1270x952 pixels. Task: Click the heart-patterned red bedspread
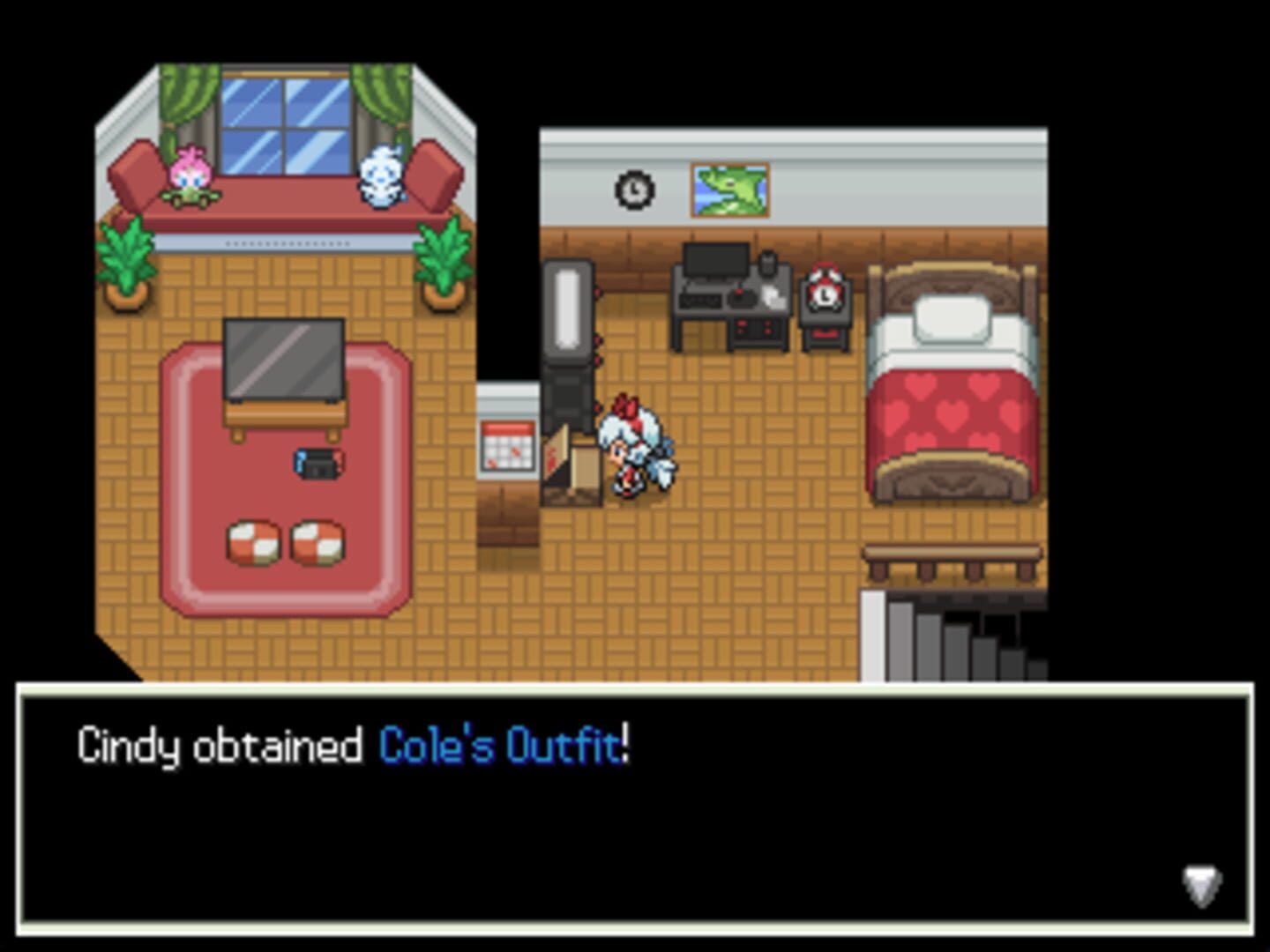pos(954,414)
